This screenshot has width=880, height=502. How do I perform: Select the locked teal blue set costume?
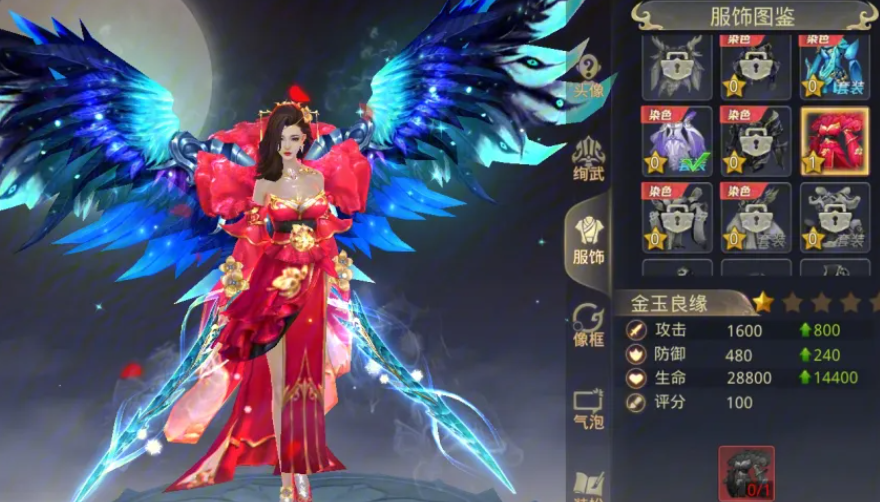(x=834, y=66)
